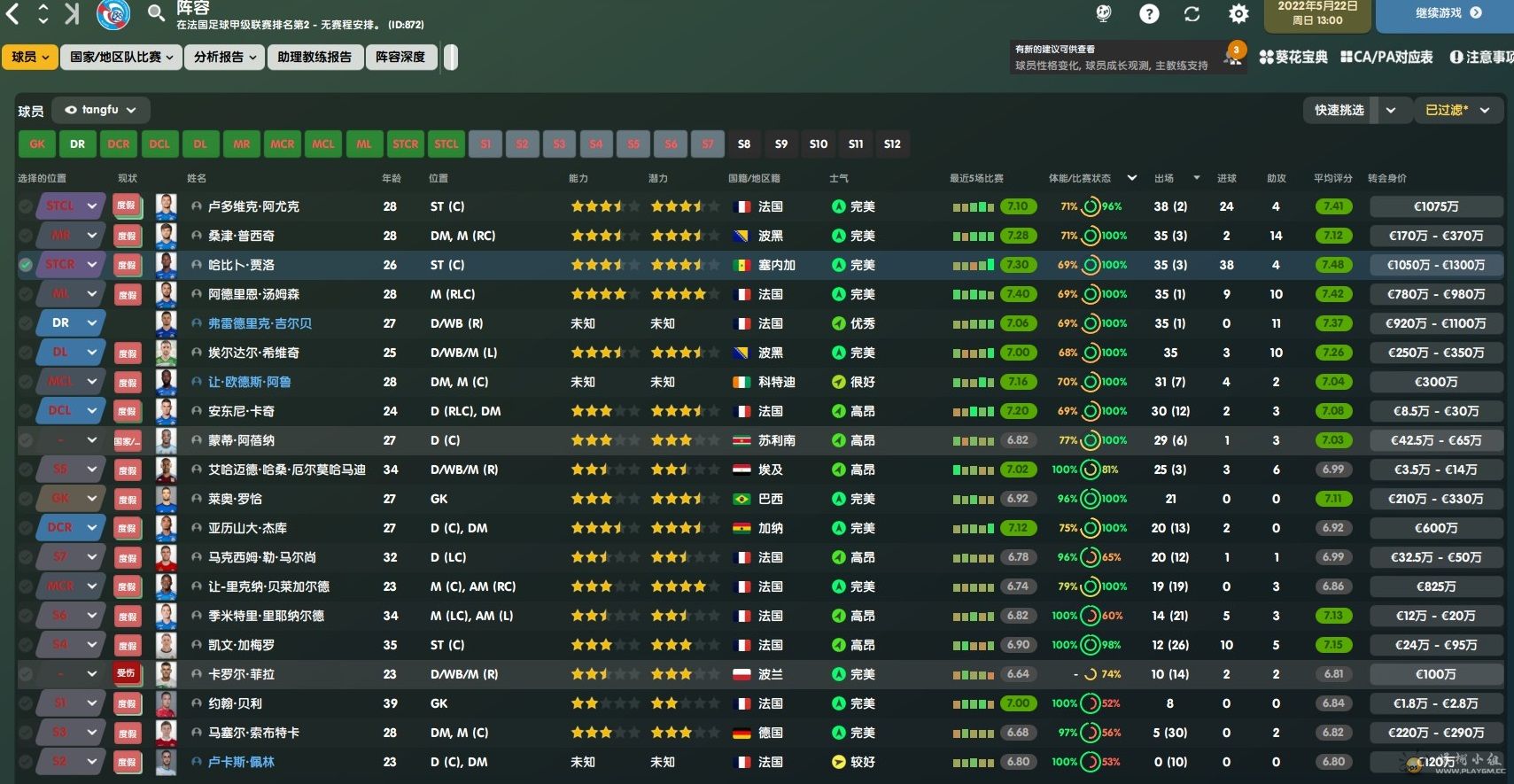This screenshot has height=784, width=1514.
Task: Switch to 助理教练报告 tab
Action: click(x=314, y=57)
